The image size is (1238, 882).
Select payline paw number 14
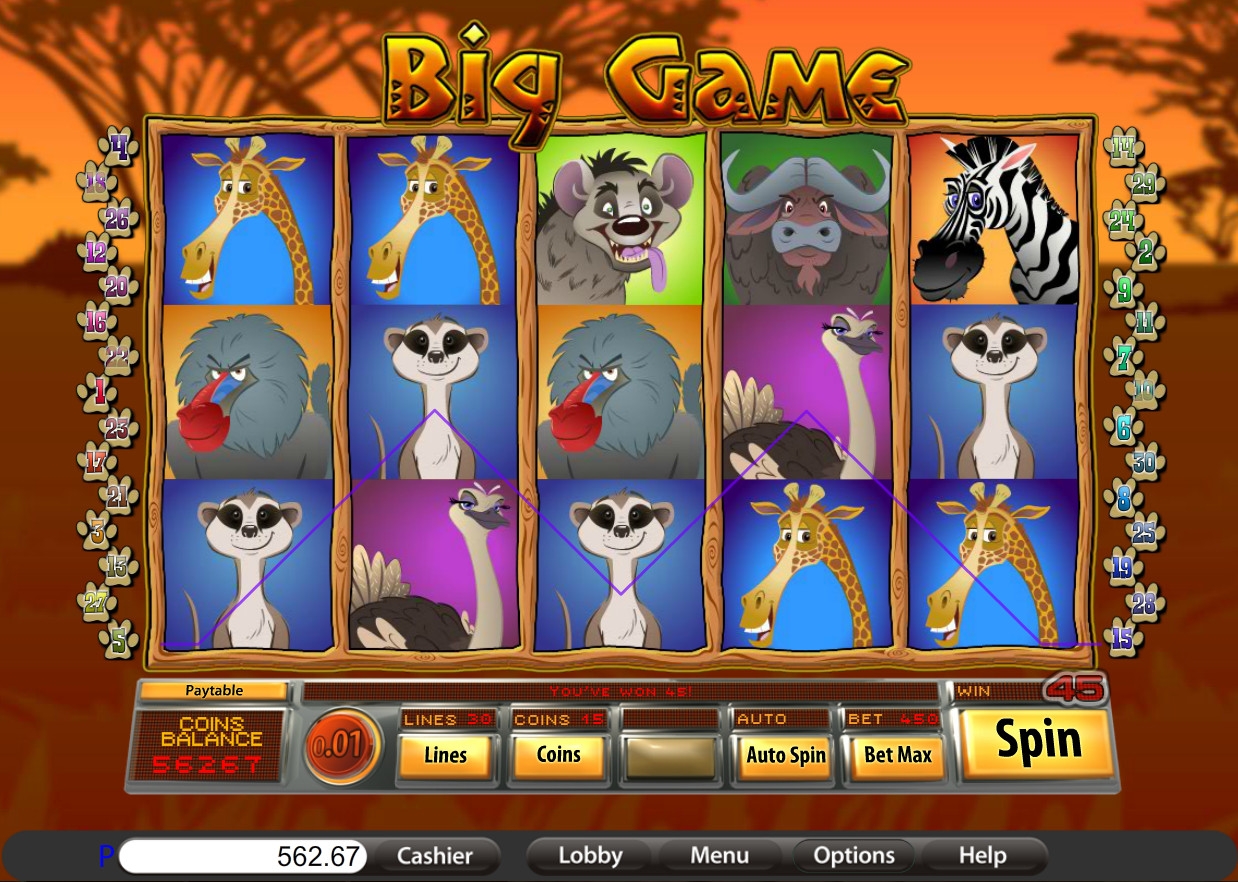[1123, 149]
